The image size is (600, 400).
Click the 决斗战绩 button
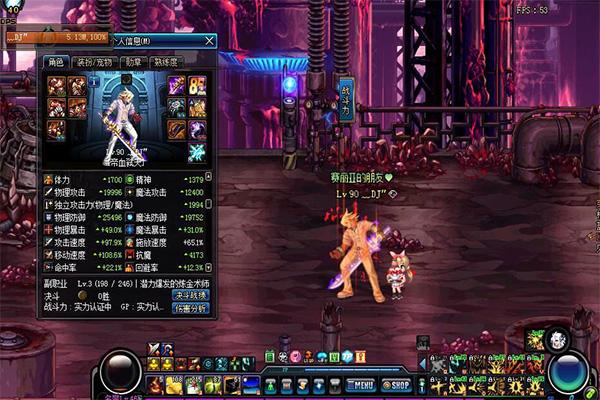pos(190,296)
